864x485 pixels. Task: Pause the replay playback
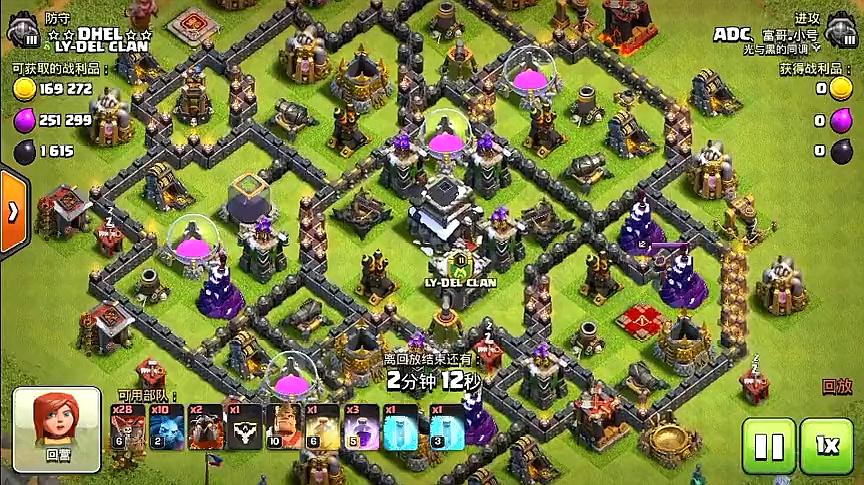769,445
